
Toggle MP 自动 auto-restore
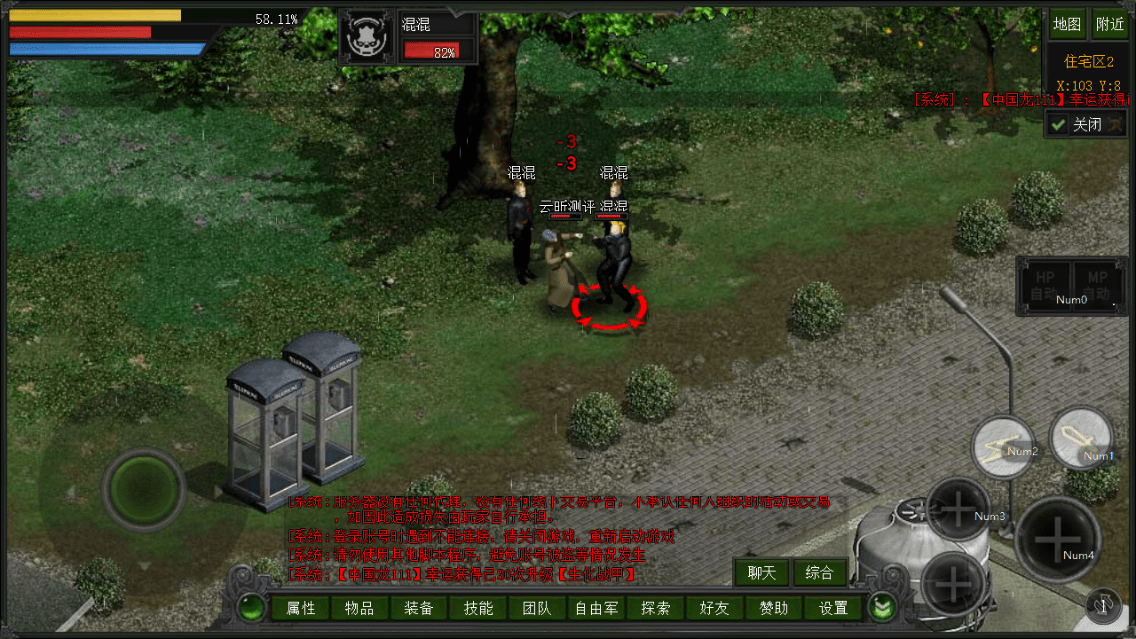click(x=1097, y=286)
